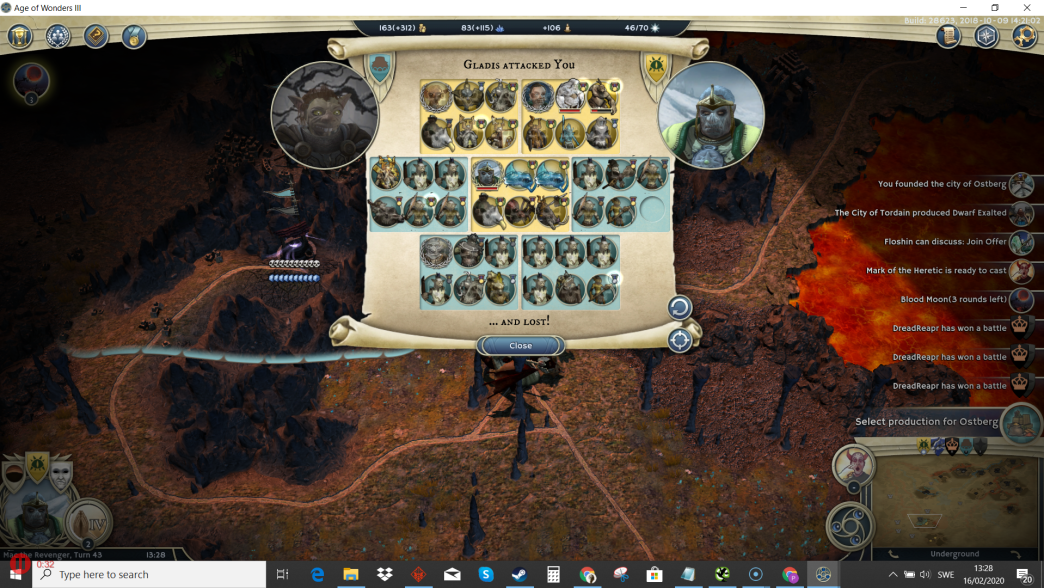Open the scroll tome button at top-right

[x=948, y=36]
